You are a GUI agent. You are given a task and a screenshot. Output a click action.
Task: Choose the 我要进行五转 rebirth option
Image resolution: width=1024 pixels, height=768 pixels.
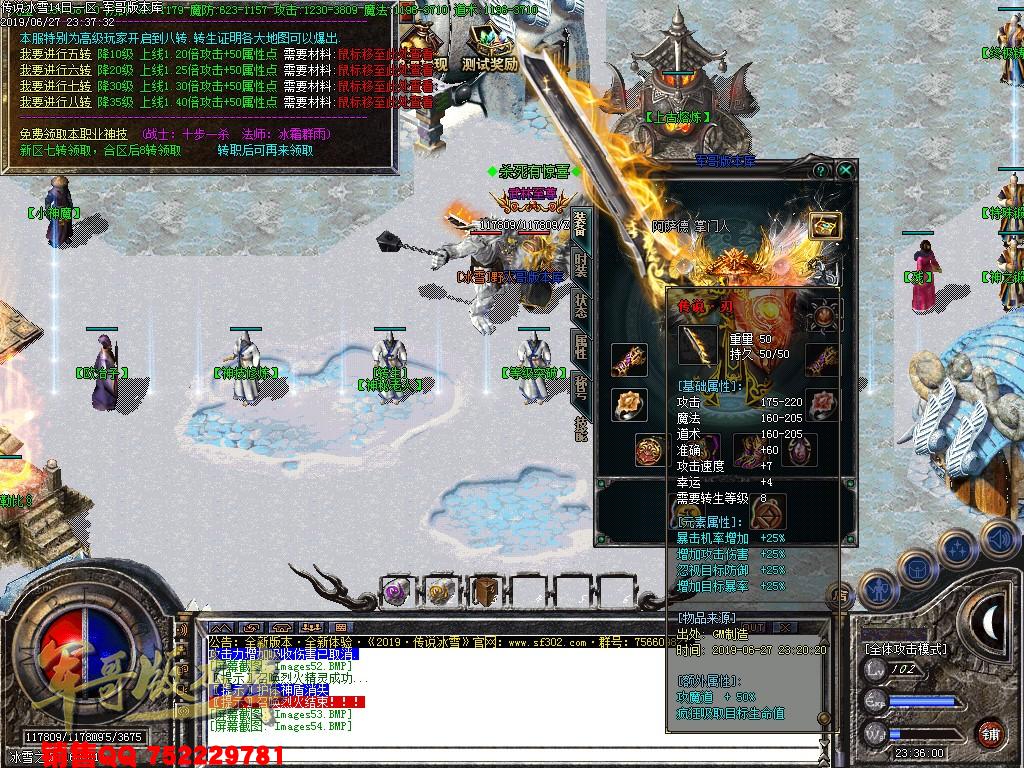click(56, 55)
